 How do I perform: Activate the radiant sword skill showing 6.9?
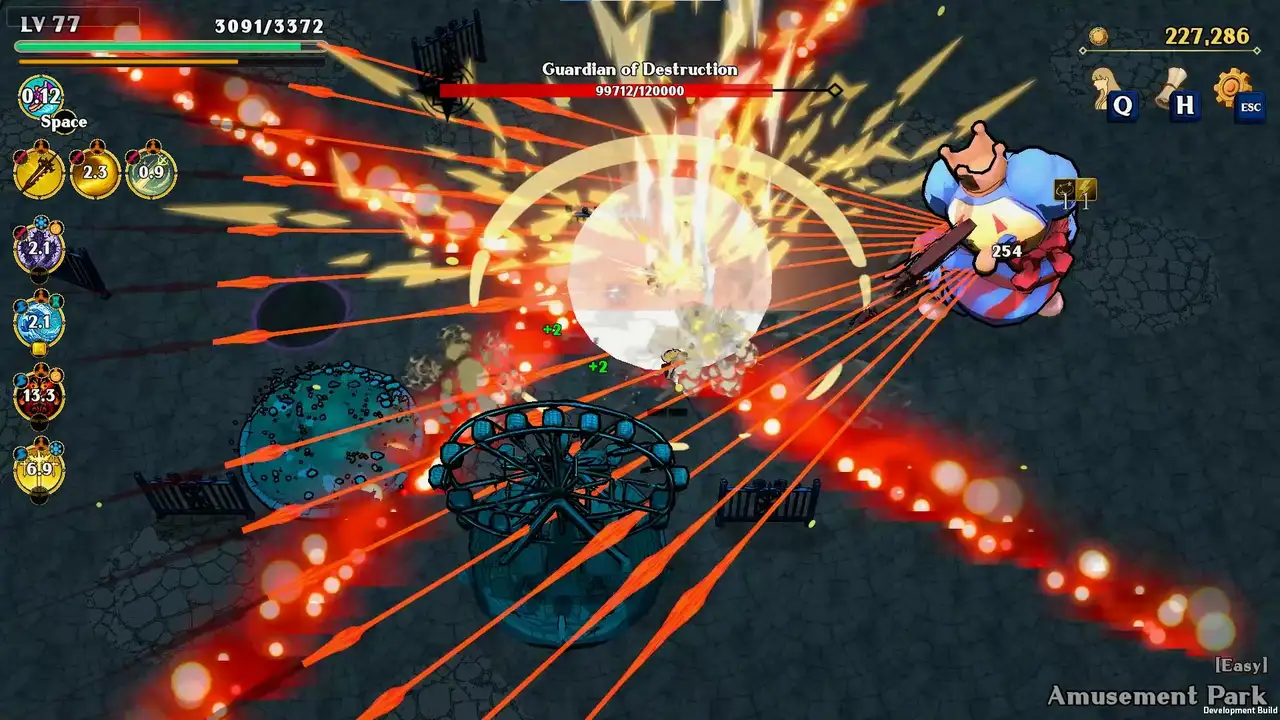tap(38, 470)
